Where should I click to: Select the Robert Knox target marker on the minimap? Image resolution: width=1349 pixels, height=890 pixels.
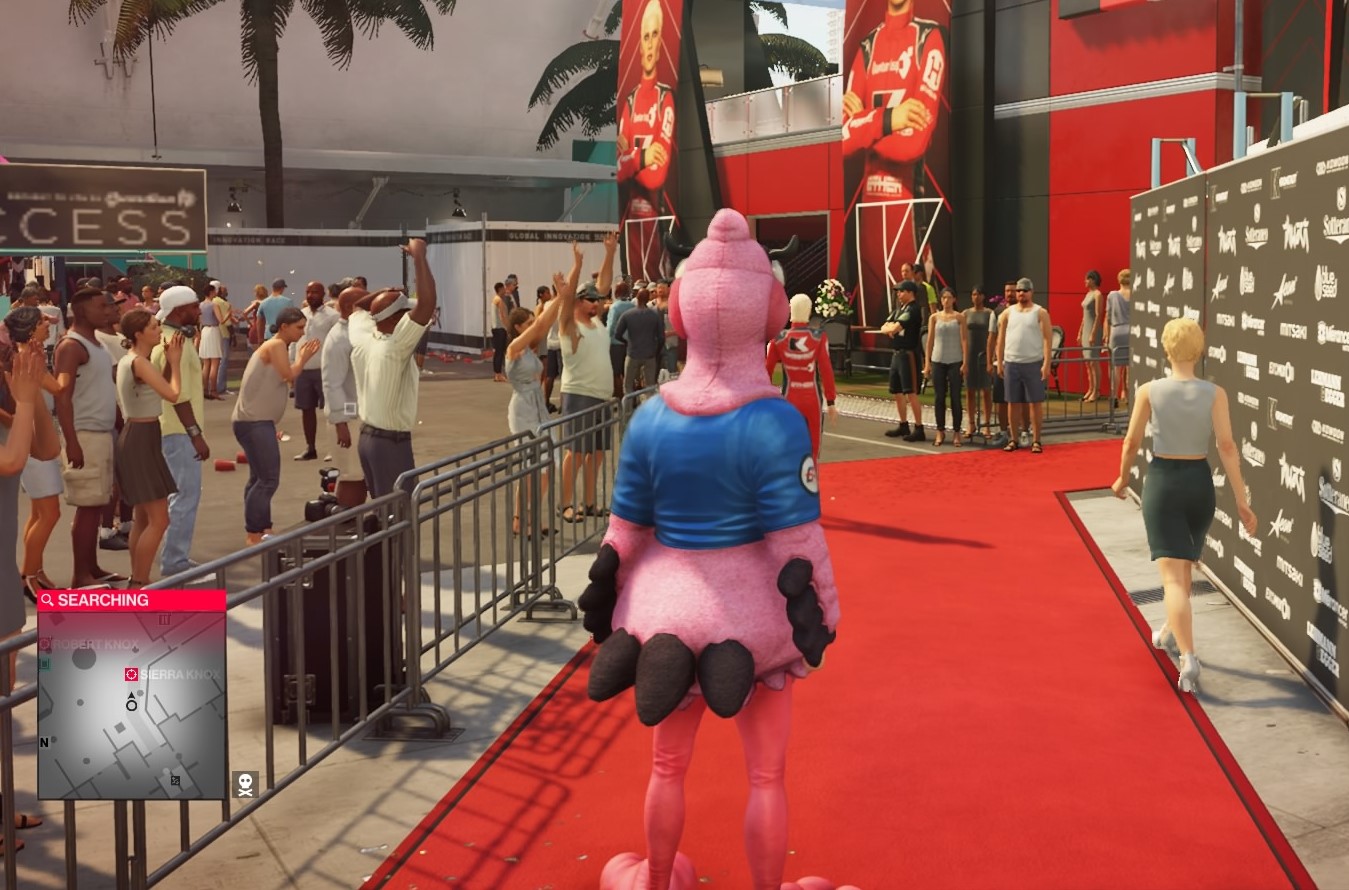46,644
